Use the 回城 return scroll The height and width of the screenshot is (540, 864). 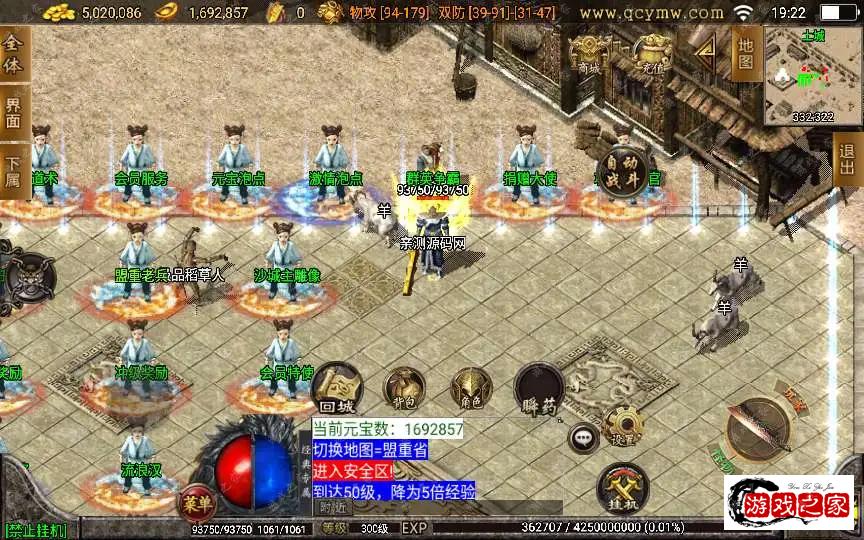click(336, 389)
